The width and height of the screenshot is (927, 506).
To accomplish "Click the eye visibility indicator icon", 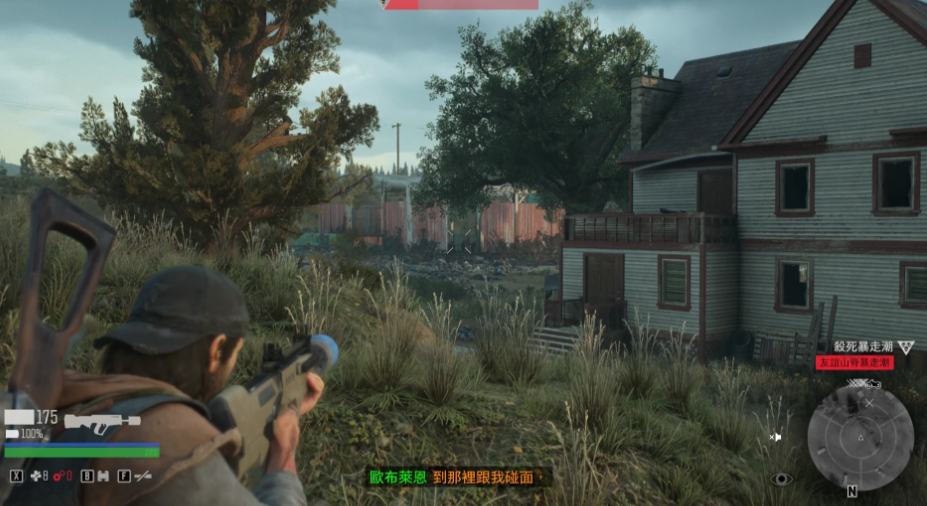I will click(x=782, y=479).
